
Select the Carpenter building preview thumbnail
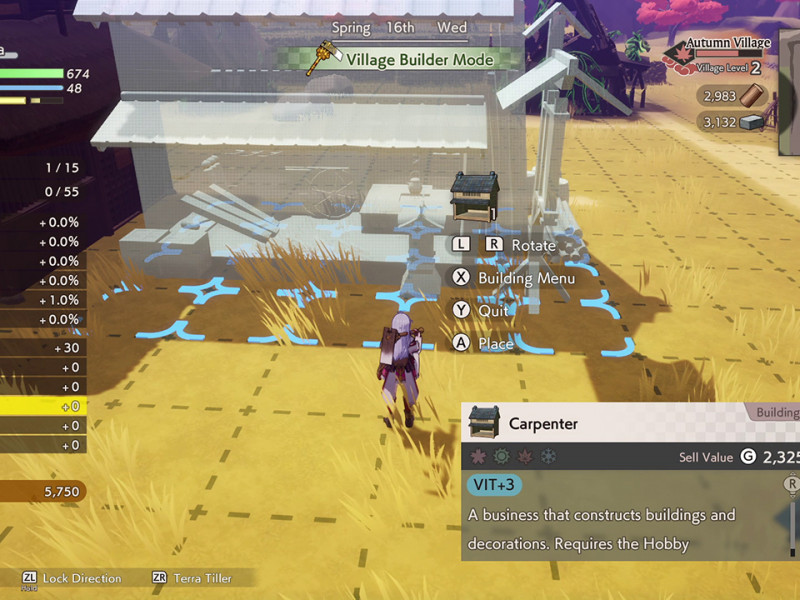472,194
